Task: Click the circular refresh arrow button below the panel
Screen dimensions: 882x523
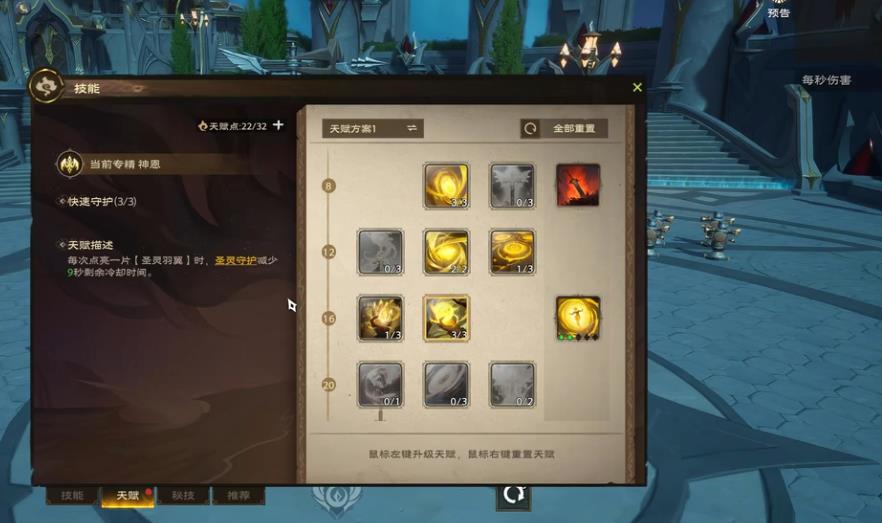Action: click(513, 494)
